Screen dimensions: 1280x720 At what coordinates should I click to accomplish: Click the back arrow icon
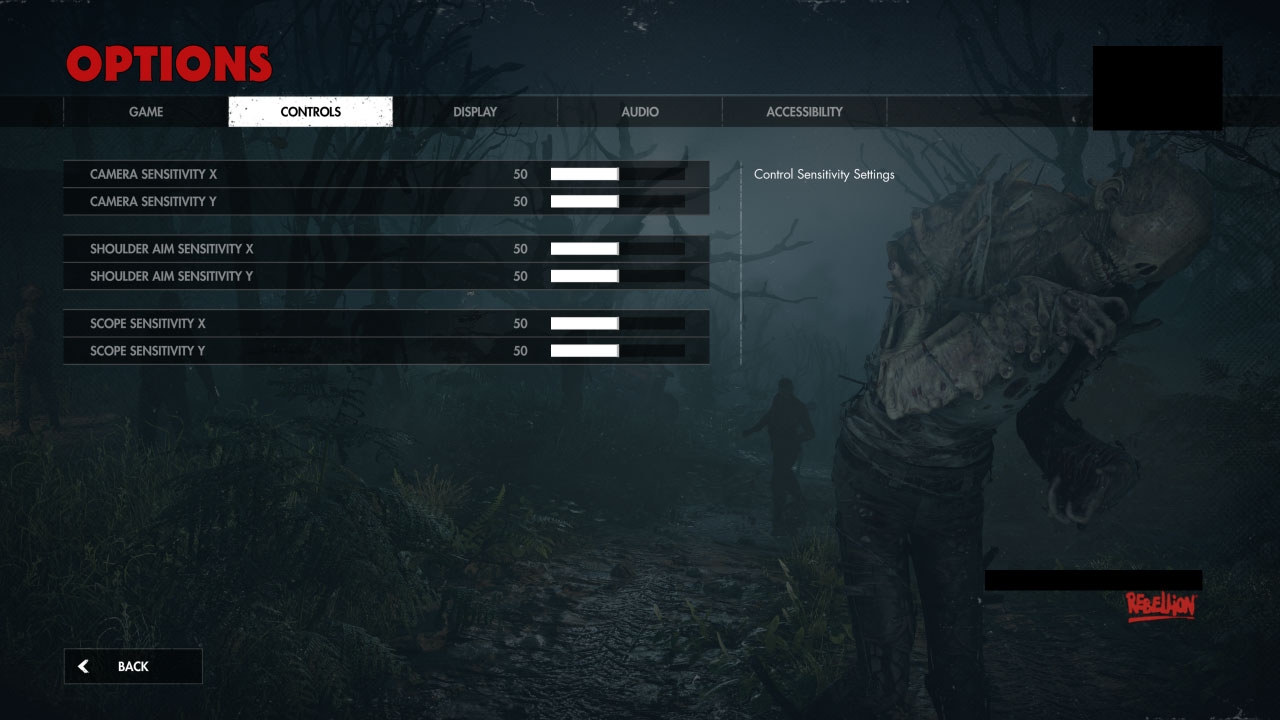click(83, 666)
